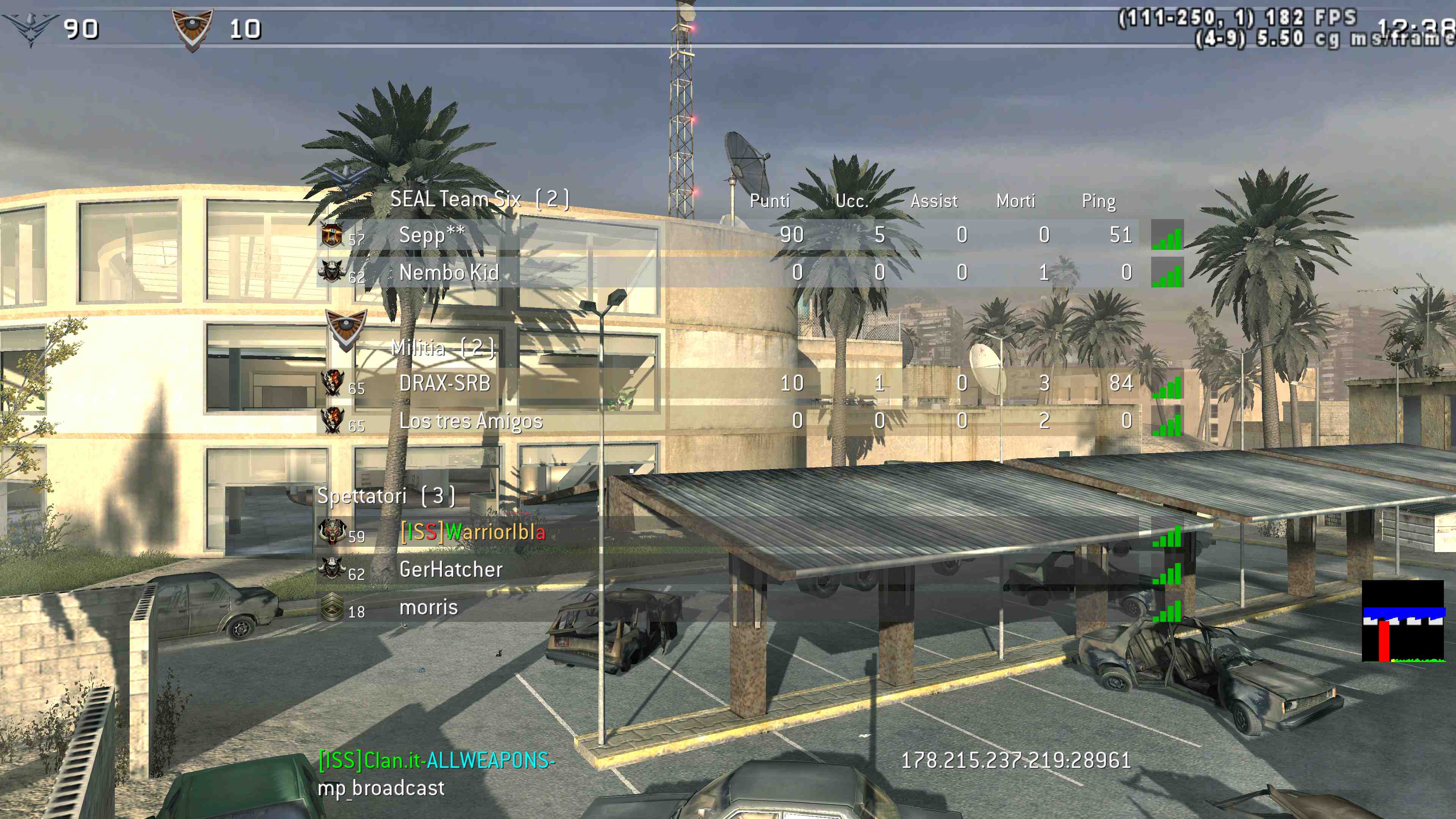Click the Punti column header
This screenshot has height=819, width=1456.
[x=769, y=201]
